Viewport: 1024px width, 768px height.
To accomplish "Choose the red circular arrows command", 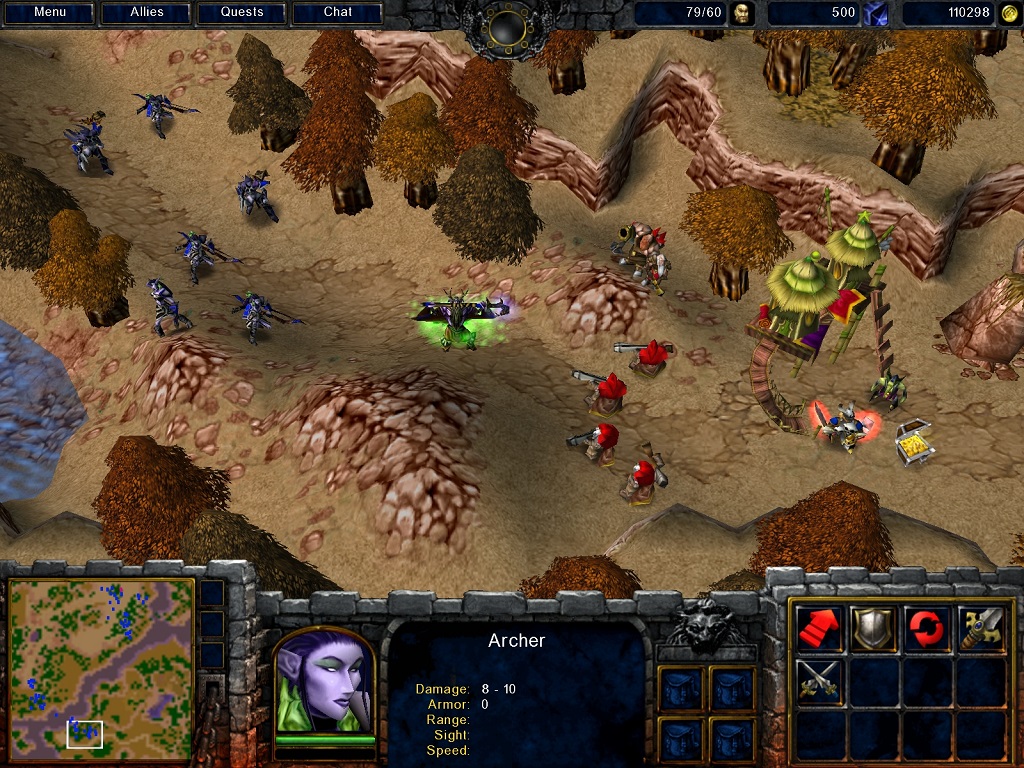I will pos(927,627).
